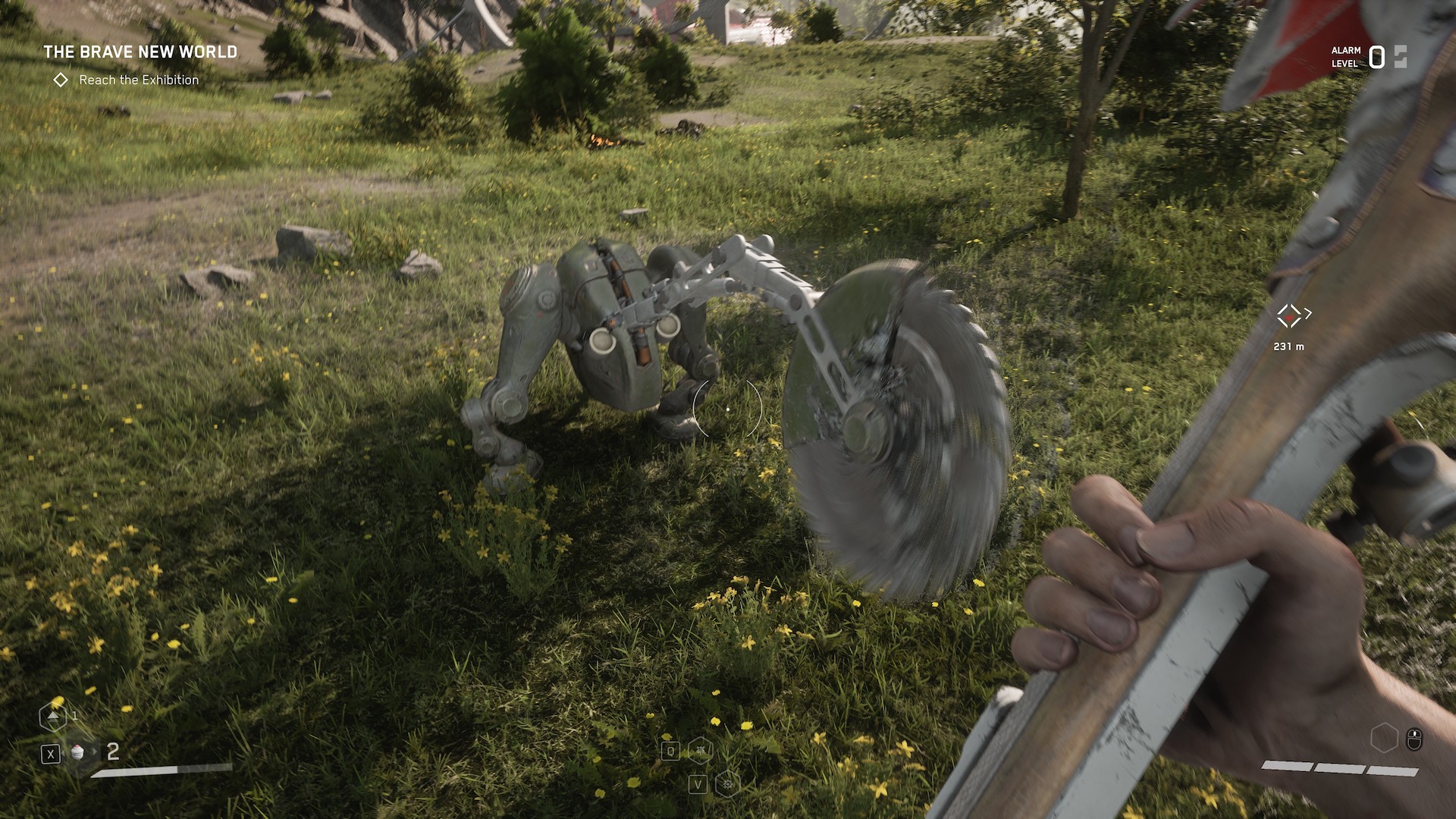Select the hexagon icon with double up arrows
Image resolution: width=1456 pixels, height=819 pixels.
coord(52,715)
